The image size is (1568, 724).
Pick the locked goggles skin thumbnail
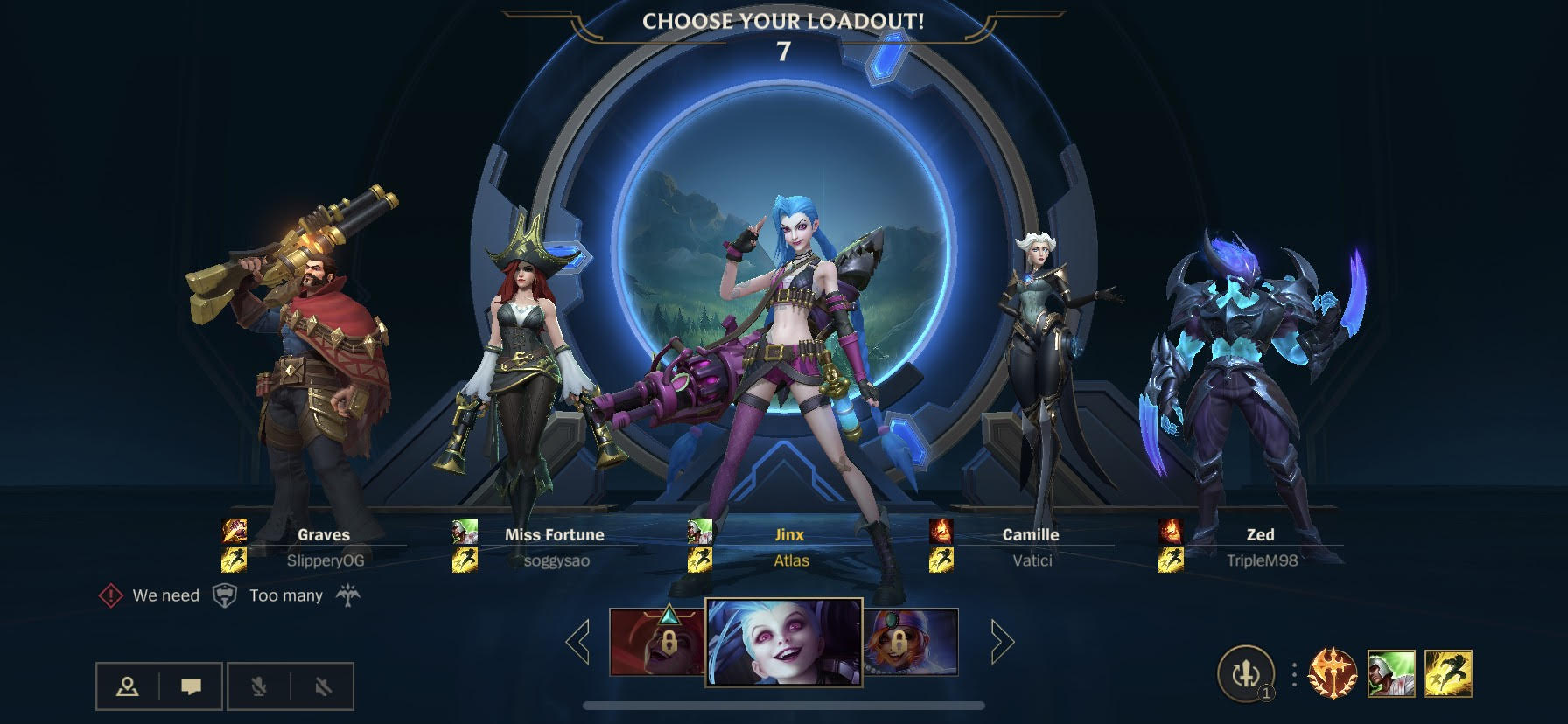[911, 643]
